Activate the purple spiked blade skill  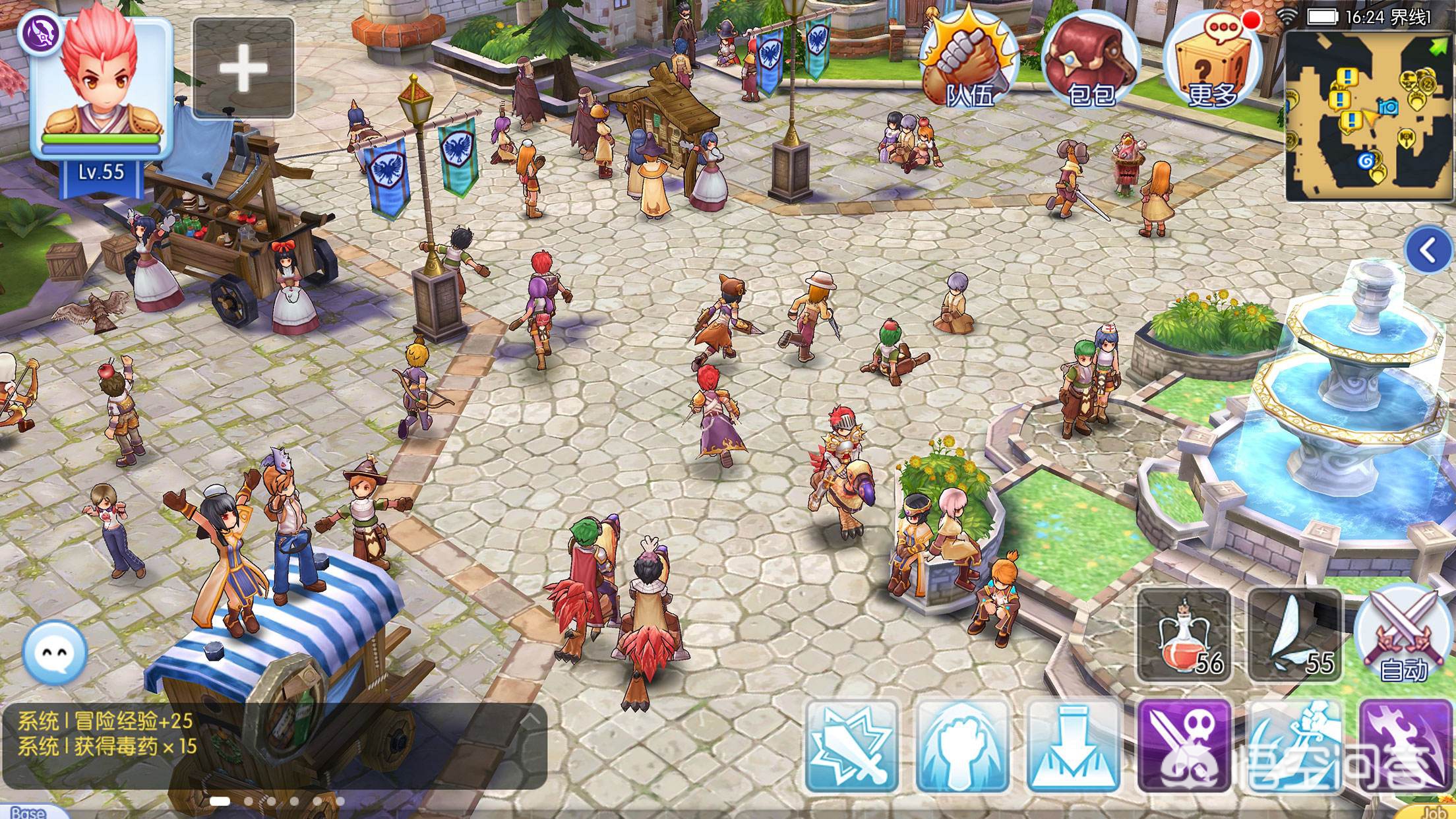[1406, 746]
